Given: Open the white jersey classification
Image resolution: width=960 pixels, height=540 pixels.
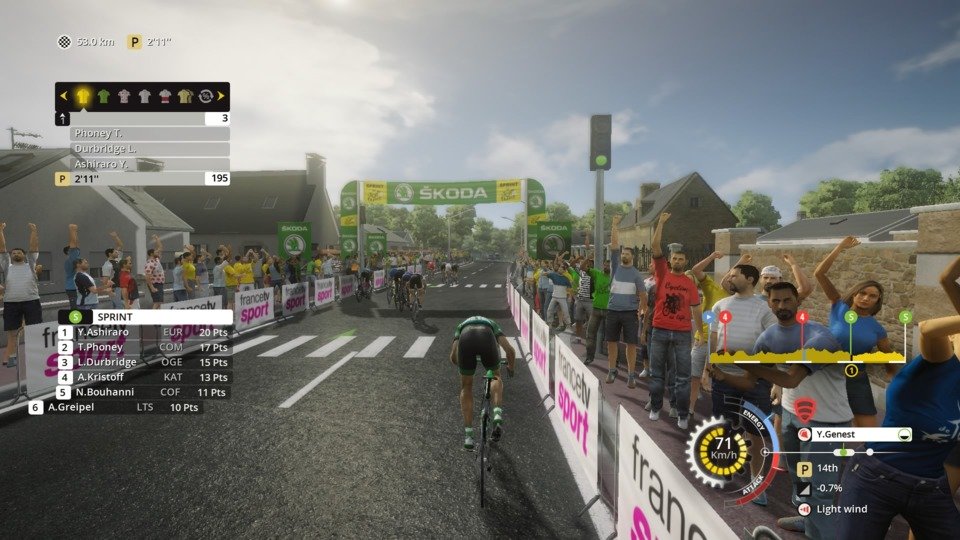Looking at the screenshot, I should click(x=144, y=96).
